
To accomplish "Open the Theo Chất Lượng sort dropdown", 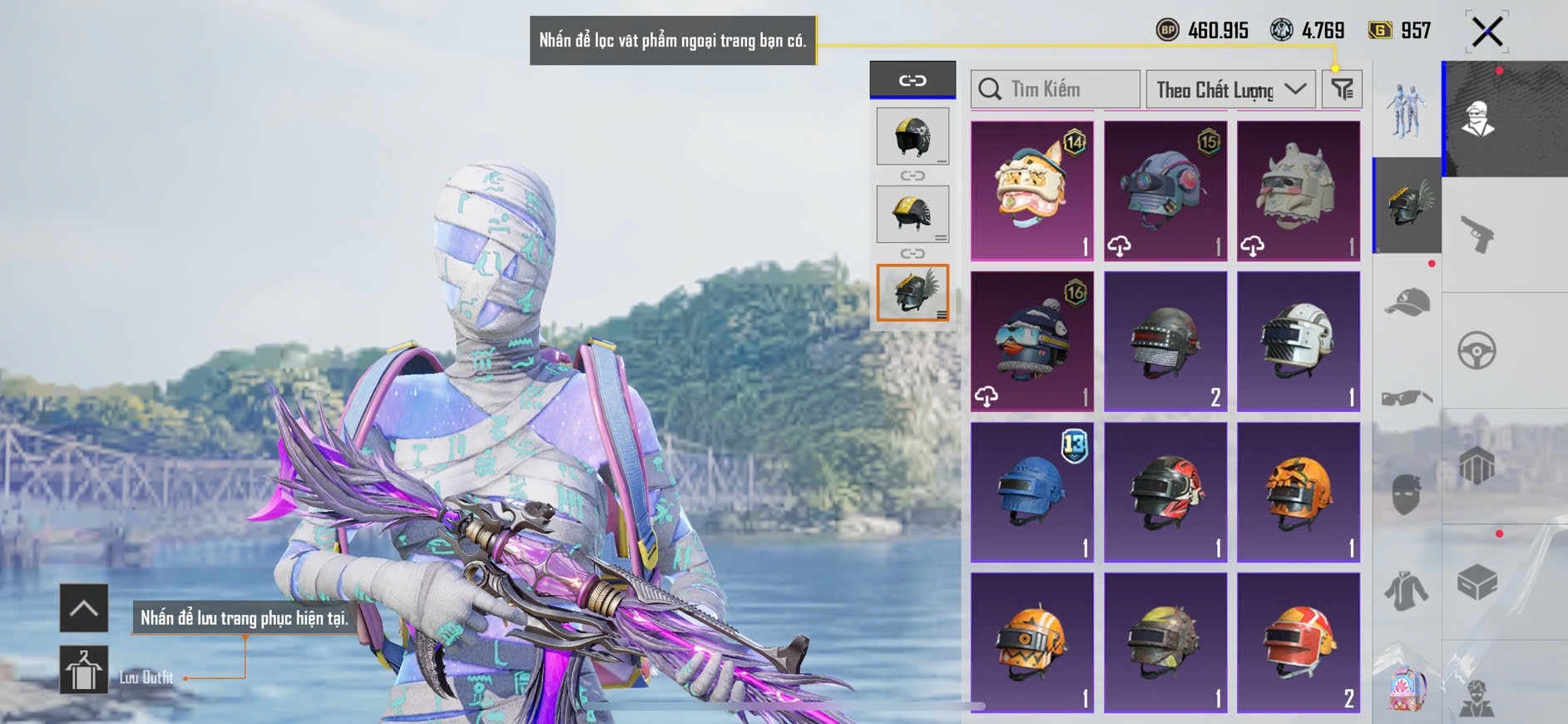I will coord(1230,90).
